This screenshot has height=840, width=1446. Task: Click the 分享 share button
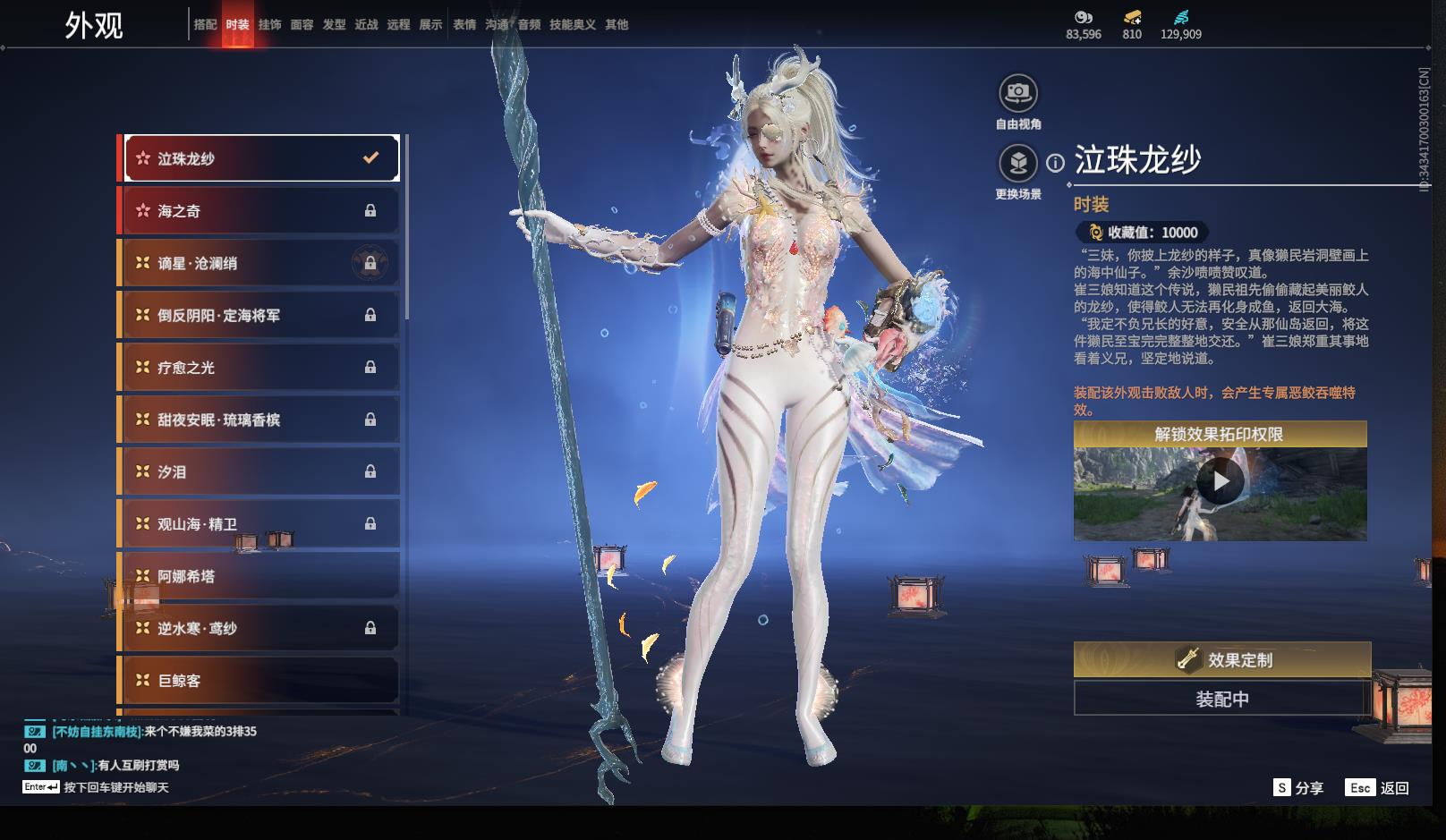(1298, 788)
